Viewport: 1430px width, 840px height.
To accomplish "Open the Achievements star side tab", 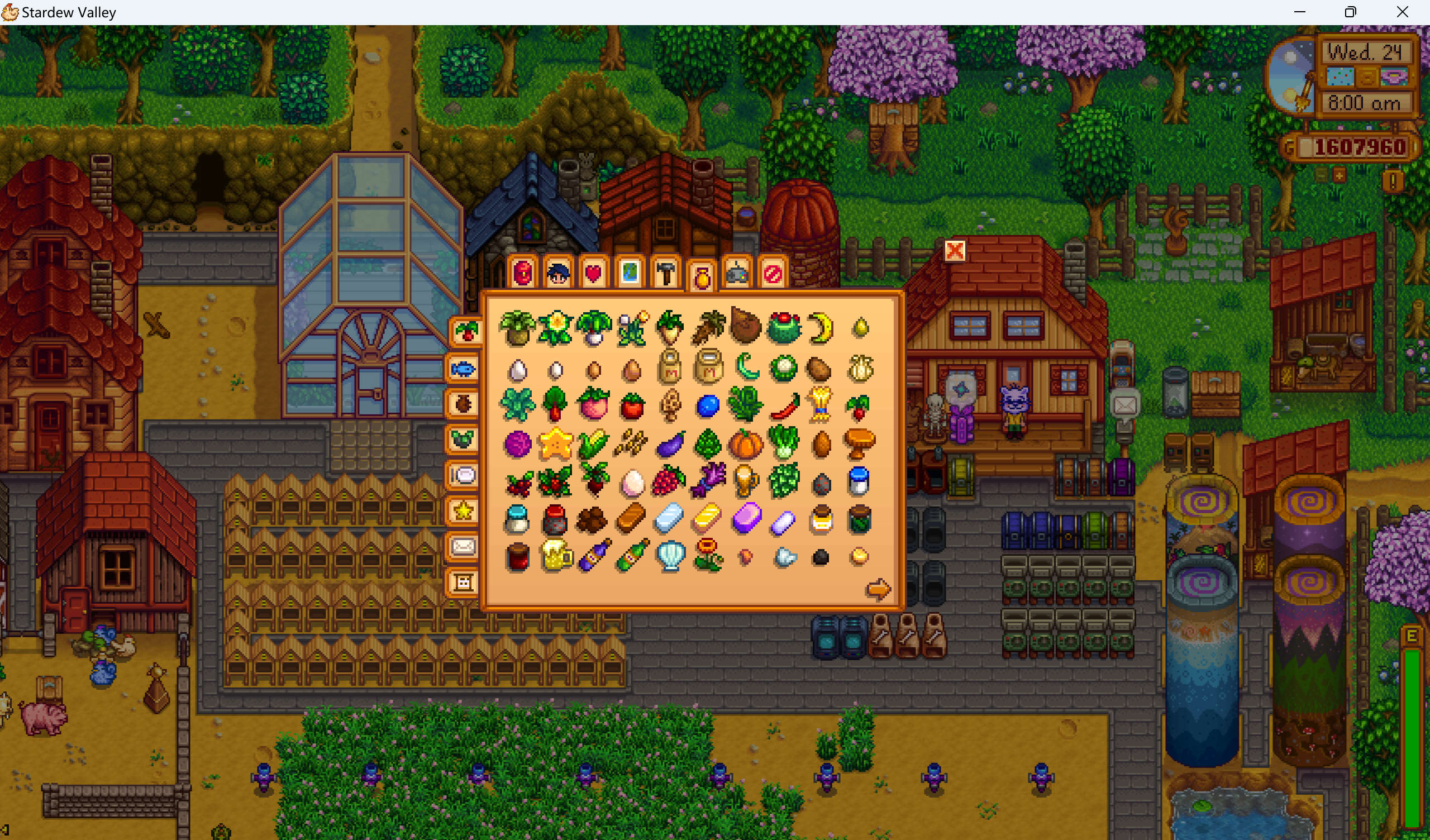I will pyautogui.click(x=463, y=511).
